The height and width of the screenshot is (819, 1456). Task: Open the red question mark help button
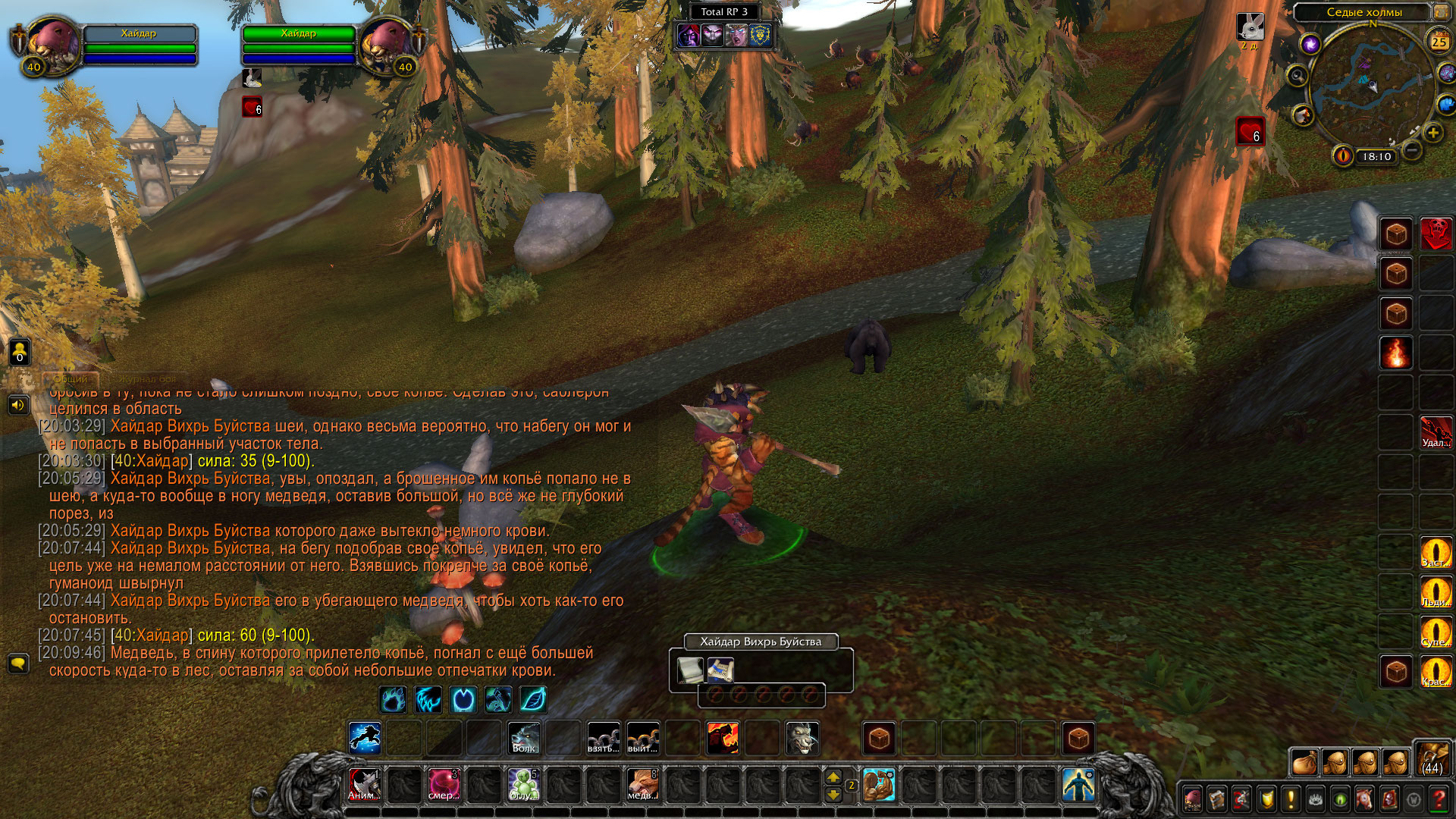coord(1439,799)
